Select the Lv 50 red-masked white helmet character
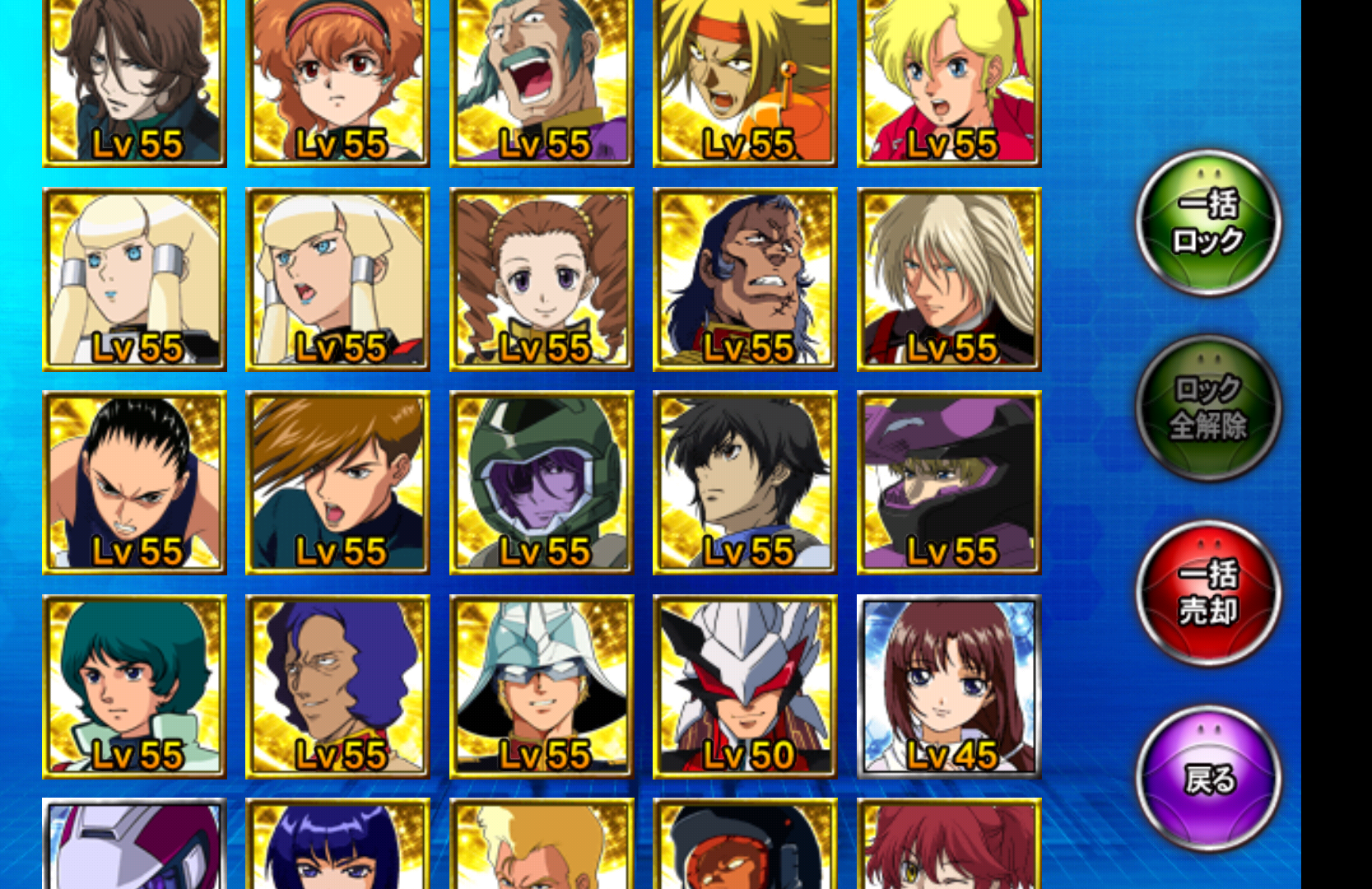The image size is (1372, 889). pyautogui.click(x=745, y=683)
